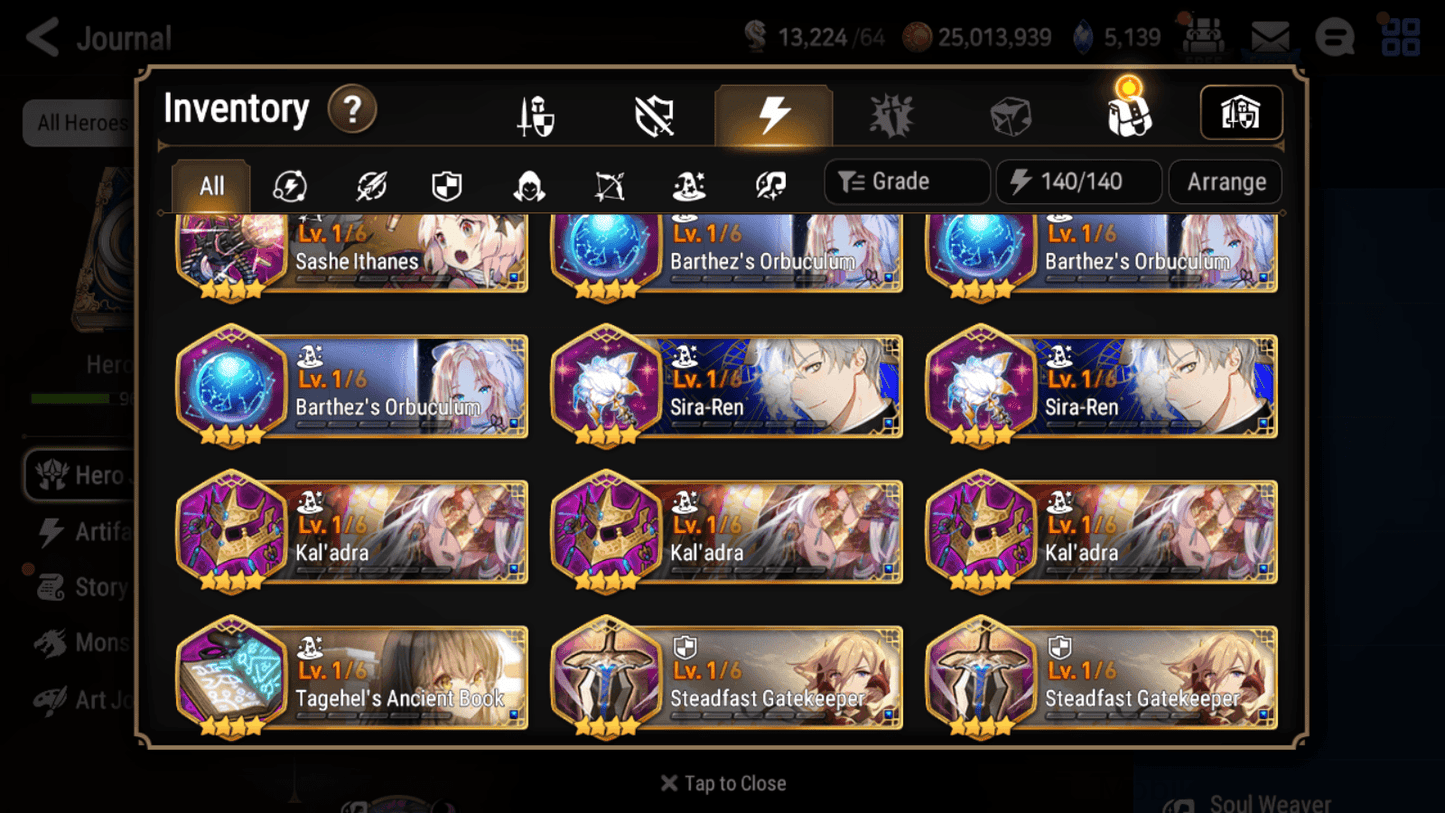Enable the Ranger bow artifact filter
This screenshot has height=813, width=1445.
[x=608, y=185]
